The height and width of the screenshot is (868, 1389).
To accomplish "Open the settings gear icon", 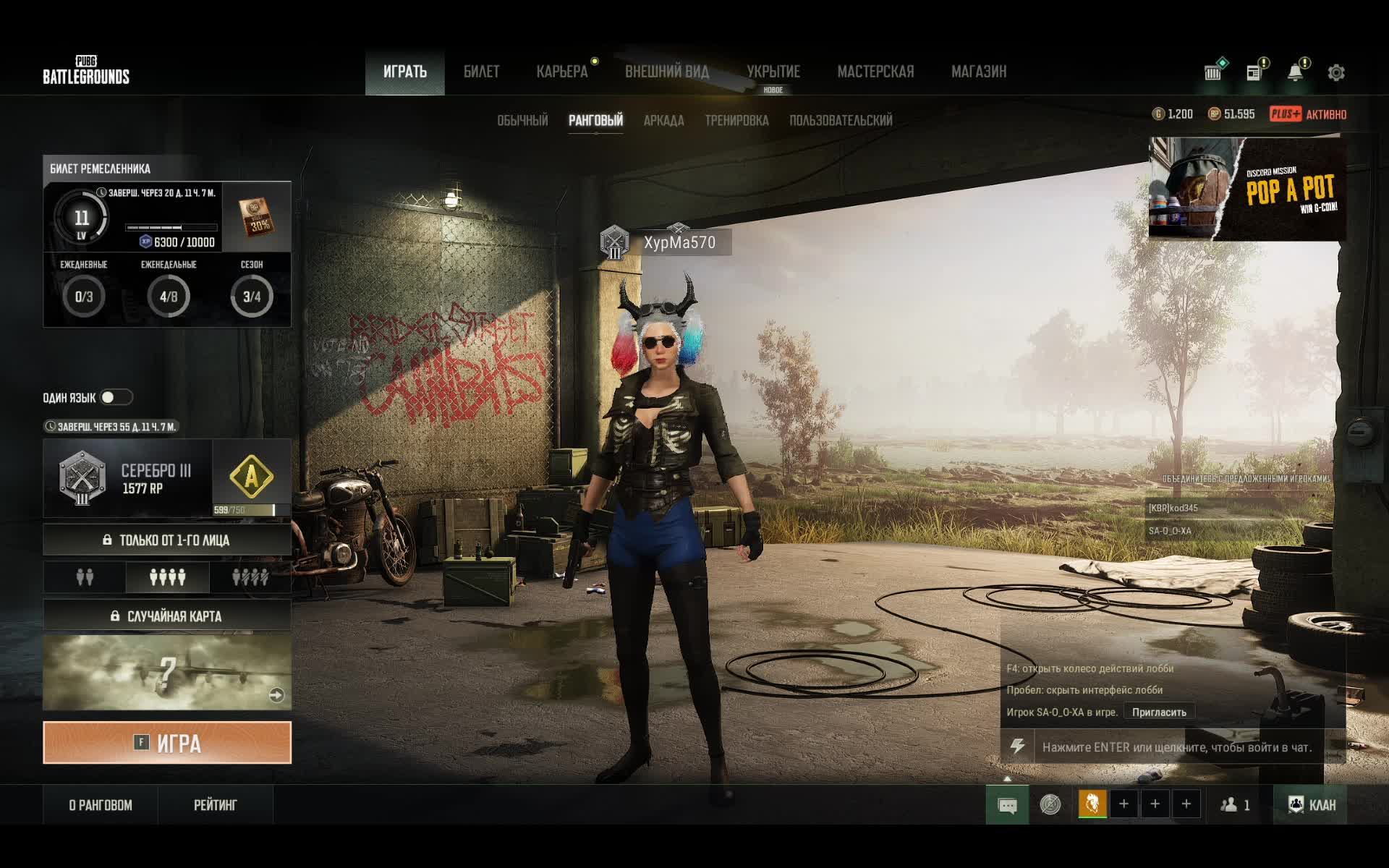I will coord(1336,72).
